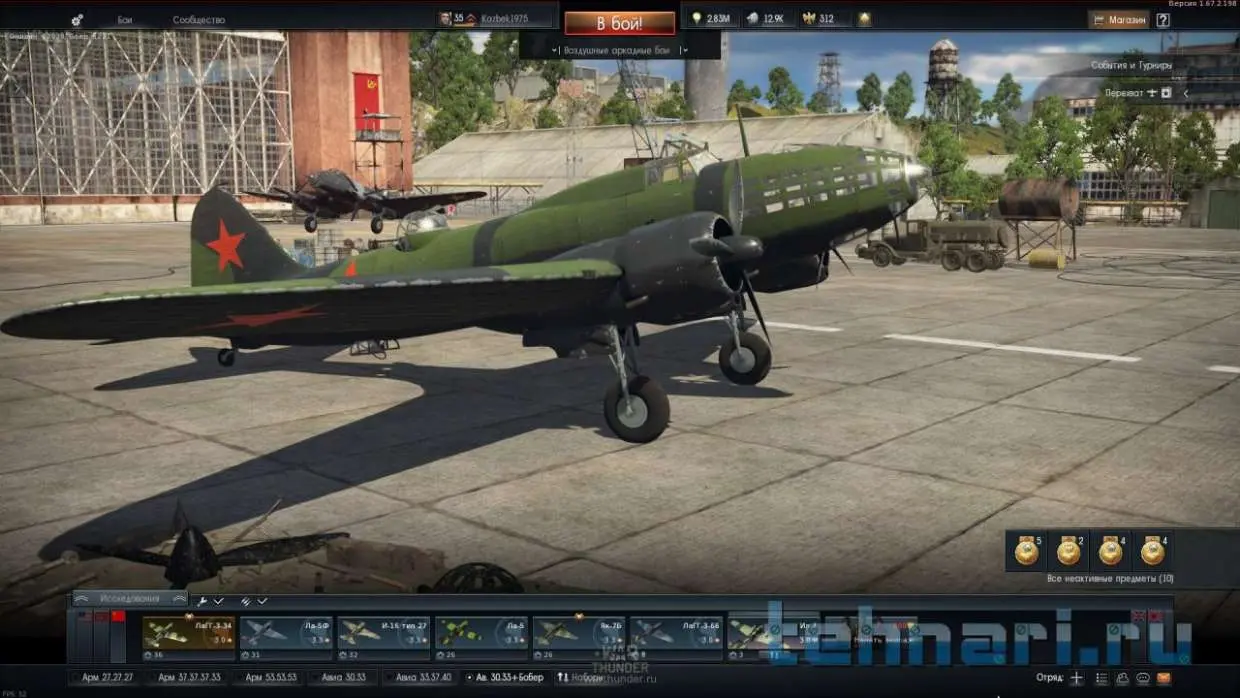Open the gear settings menu

coord(78,20)
